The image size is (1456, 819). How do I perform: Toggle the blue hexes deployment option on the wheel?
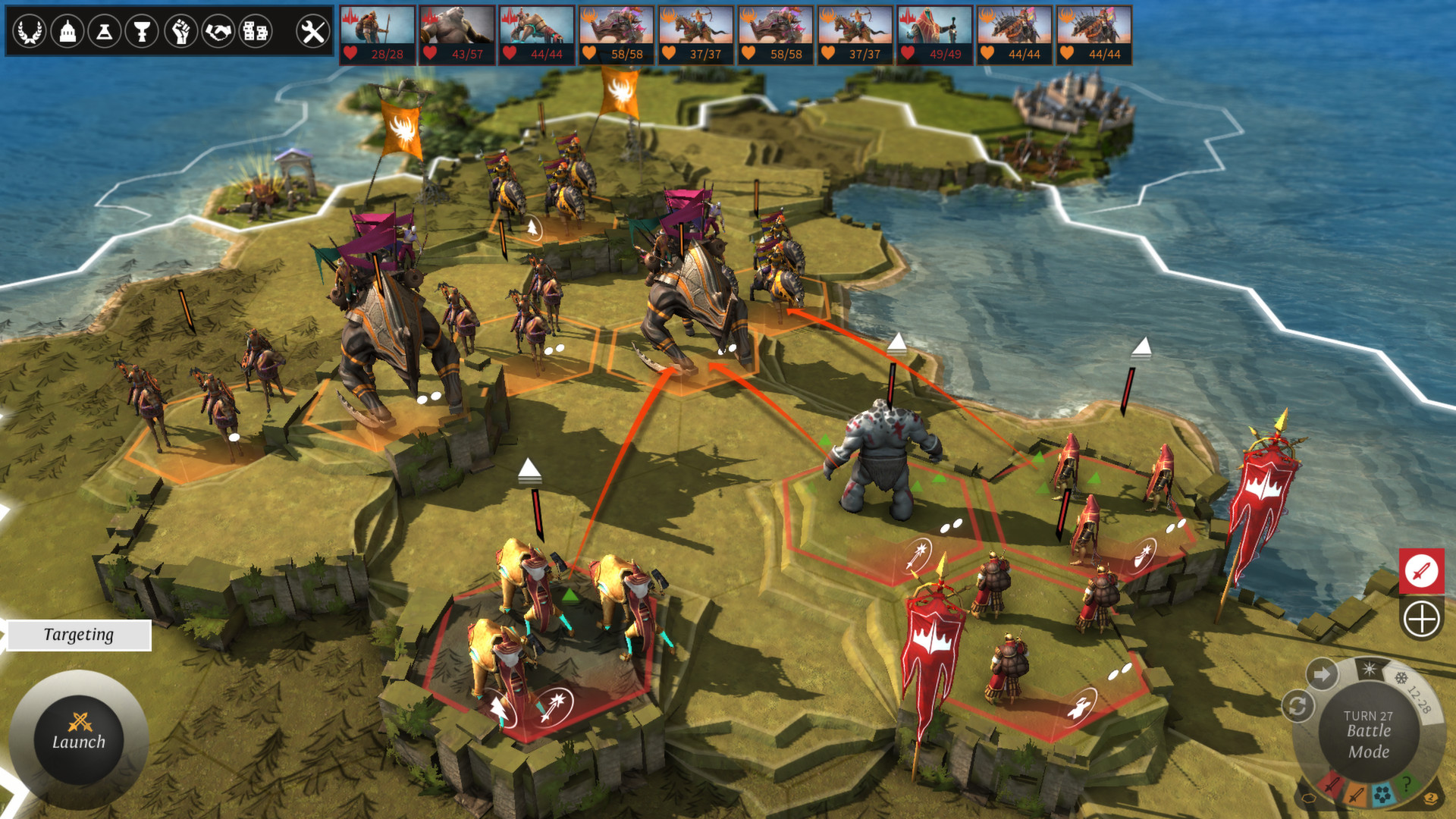point(1383,793)
